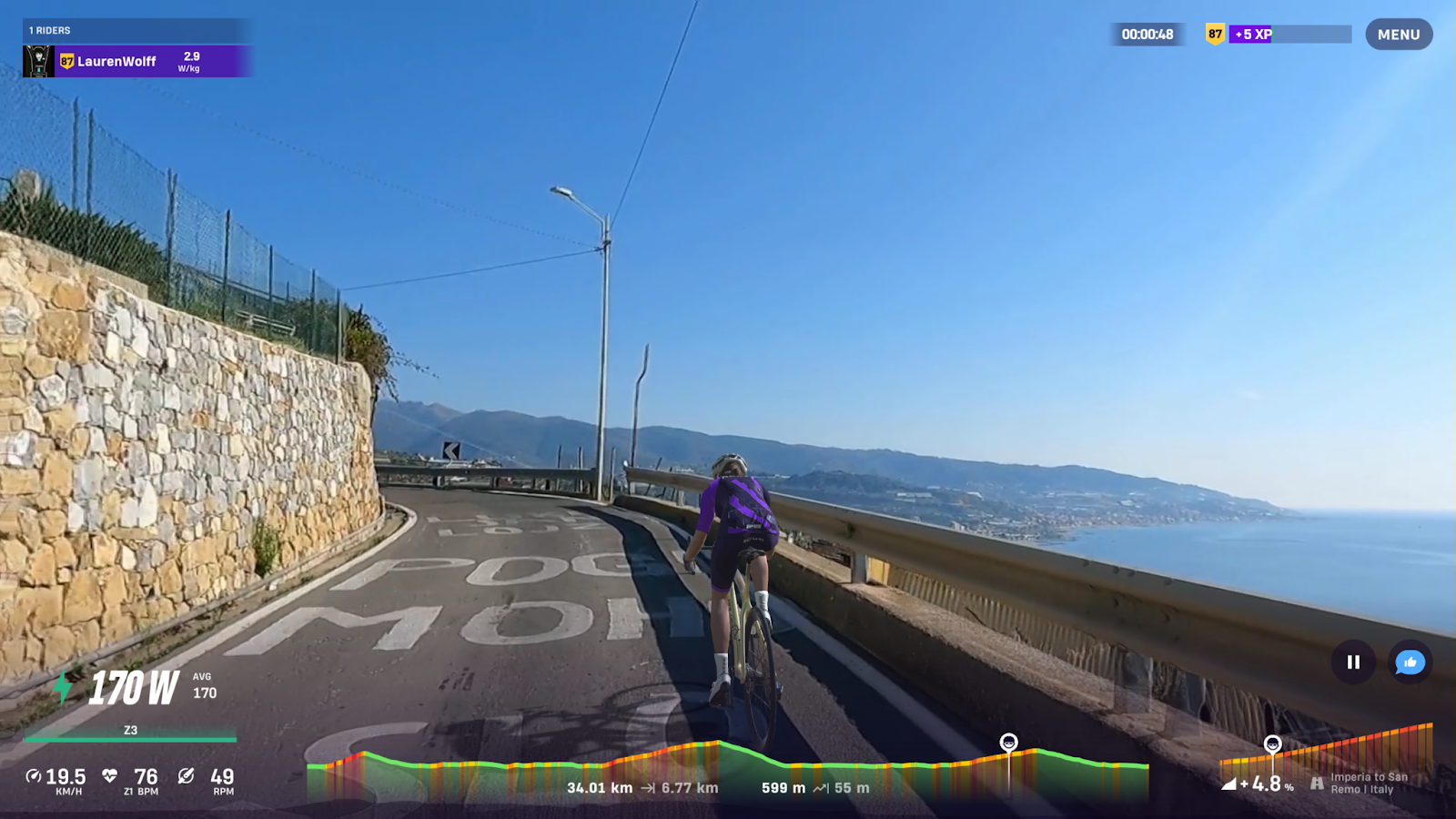
Task: Click the rider marker on the elevation profile
Action: click(x=1010, y=743)
